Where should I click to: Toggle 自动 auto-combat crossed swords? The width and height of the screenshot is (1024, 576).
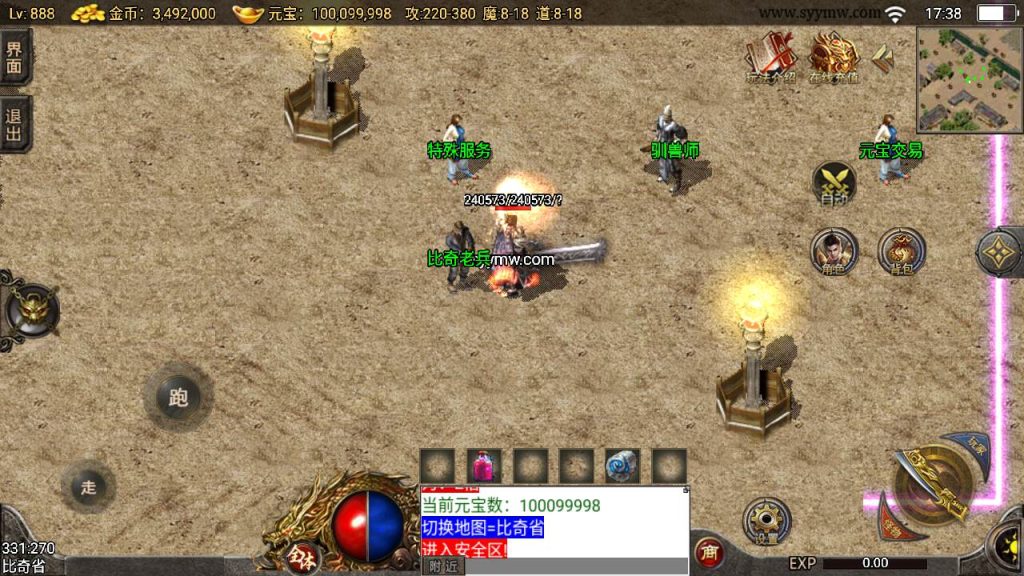pos(833,186)
